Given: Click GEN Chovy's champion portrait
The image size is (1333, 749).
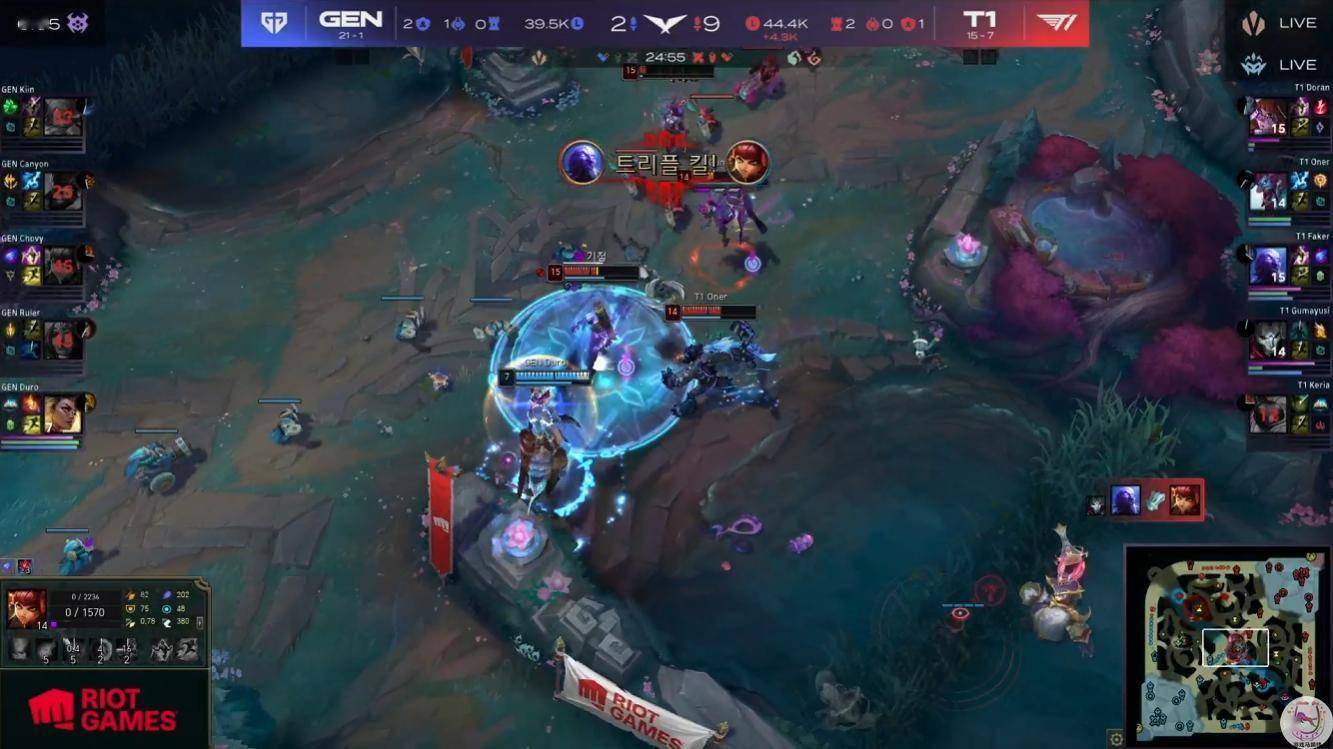Looking at the screenshot, I should pyautogui.click(x=62, y=266).
